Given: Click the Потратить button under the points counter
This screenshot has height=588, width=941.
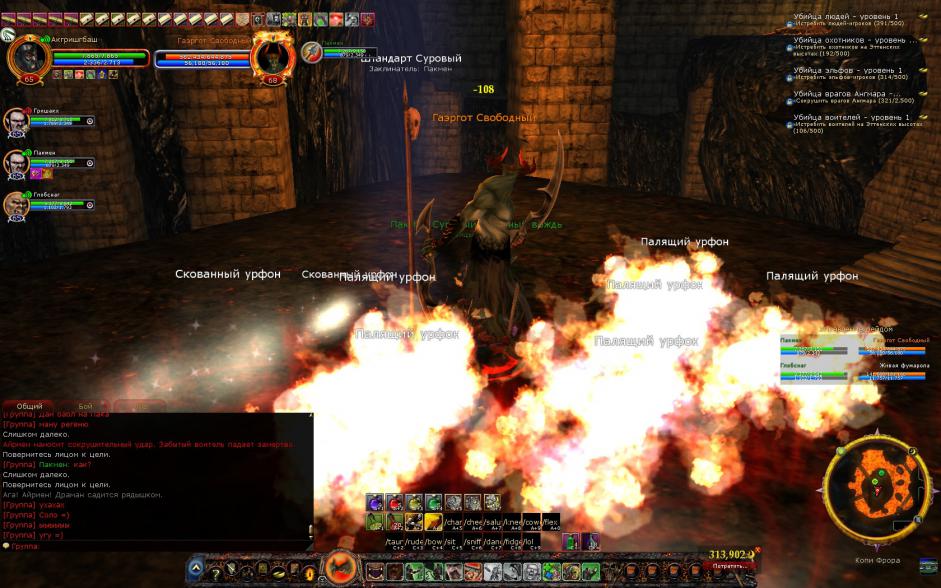Looking at the screenshot, I should point(730,566).
